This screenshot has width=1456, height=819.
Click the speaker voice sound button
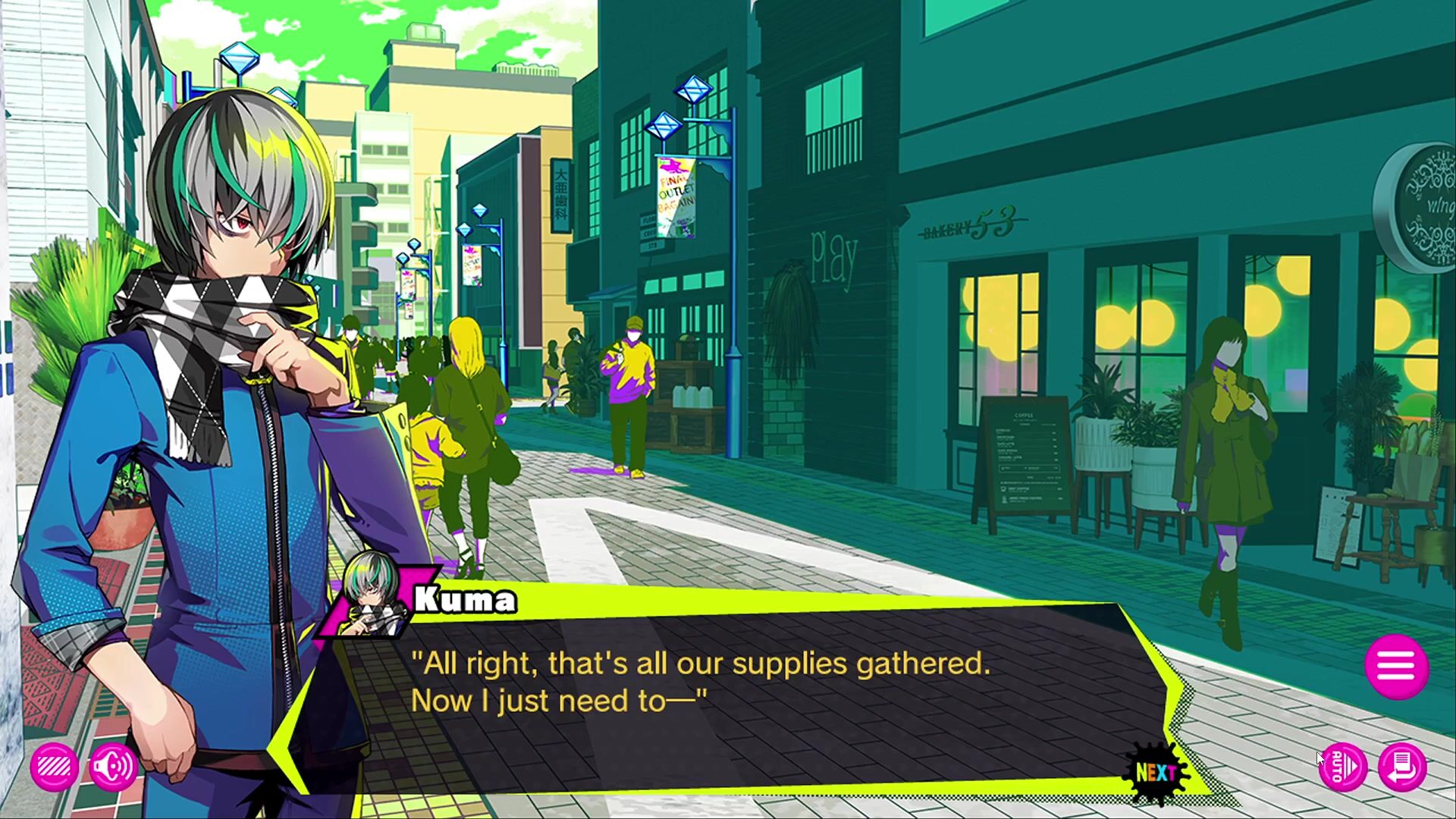coord(113,767)
